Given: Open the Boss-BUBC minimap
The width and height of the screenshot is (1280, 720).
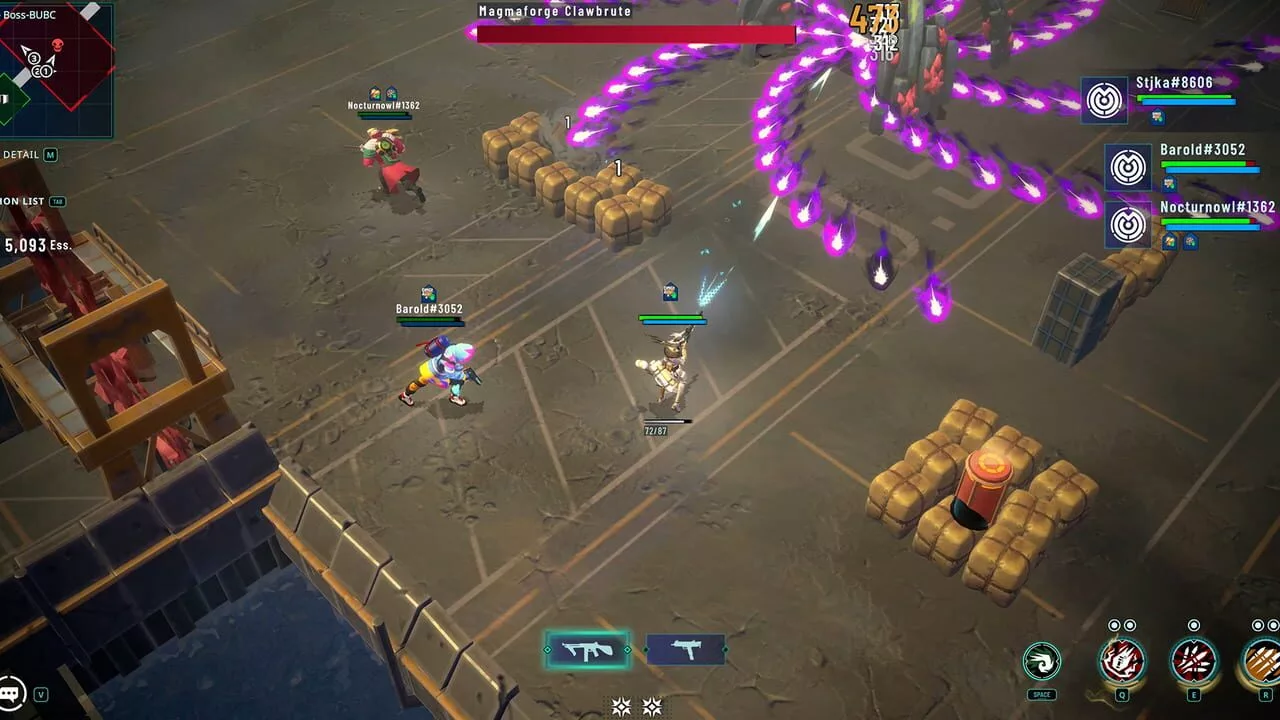Looking at the screenshot, I should tap(55, 72).
